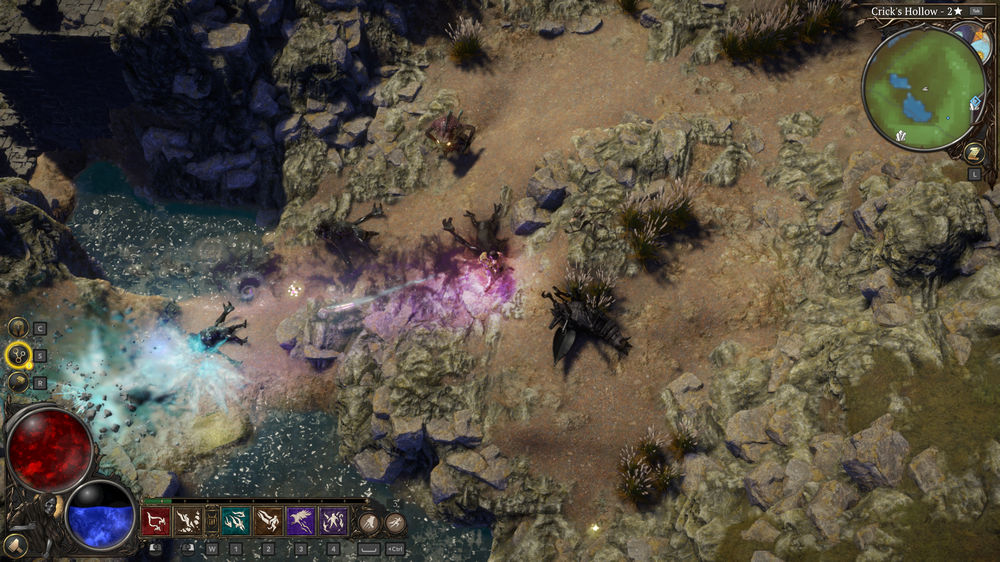The width and height of the screenshot is (1000, 562).
Task: Open the highlighted skill tree icon
Action: [18, 354]
